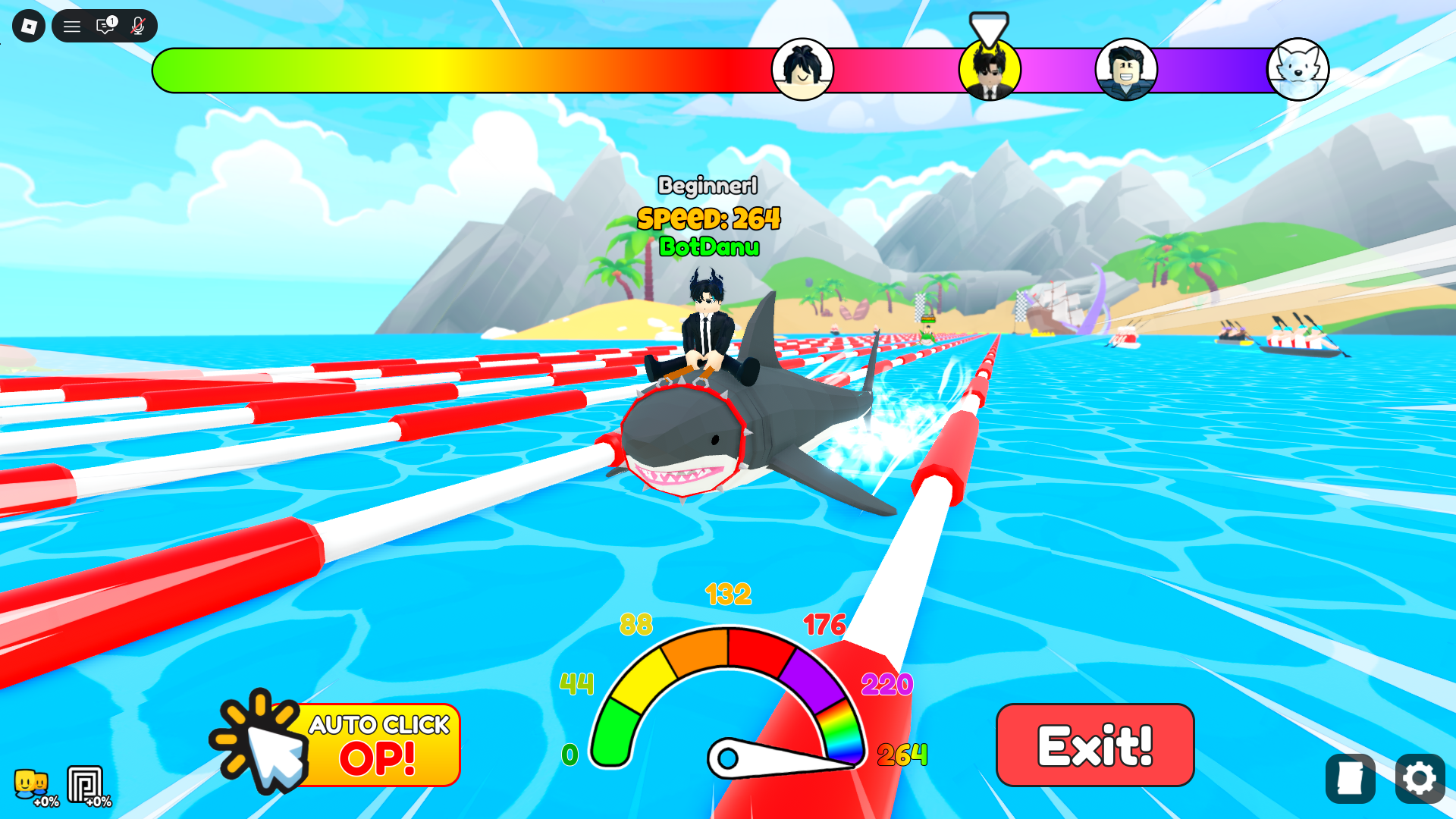Click the Auto Click cursor icon
The image size is (1456, 819).
click(262, 743)
